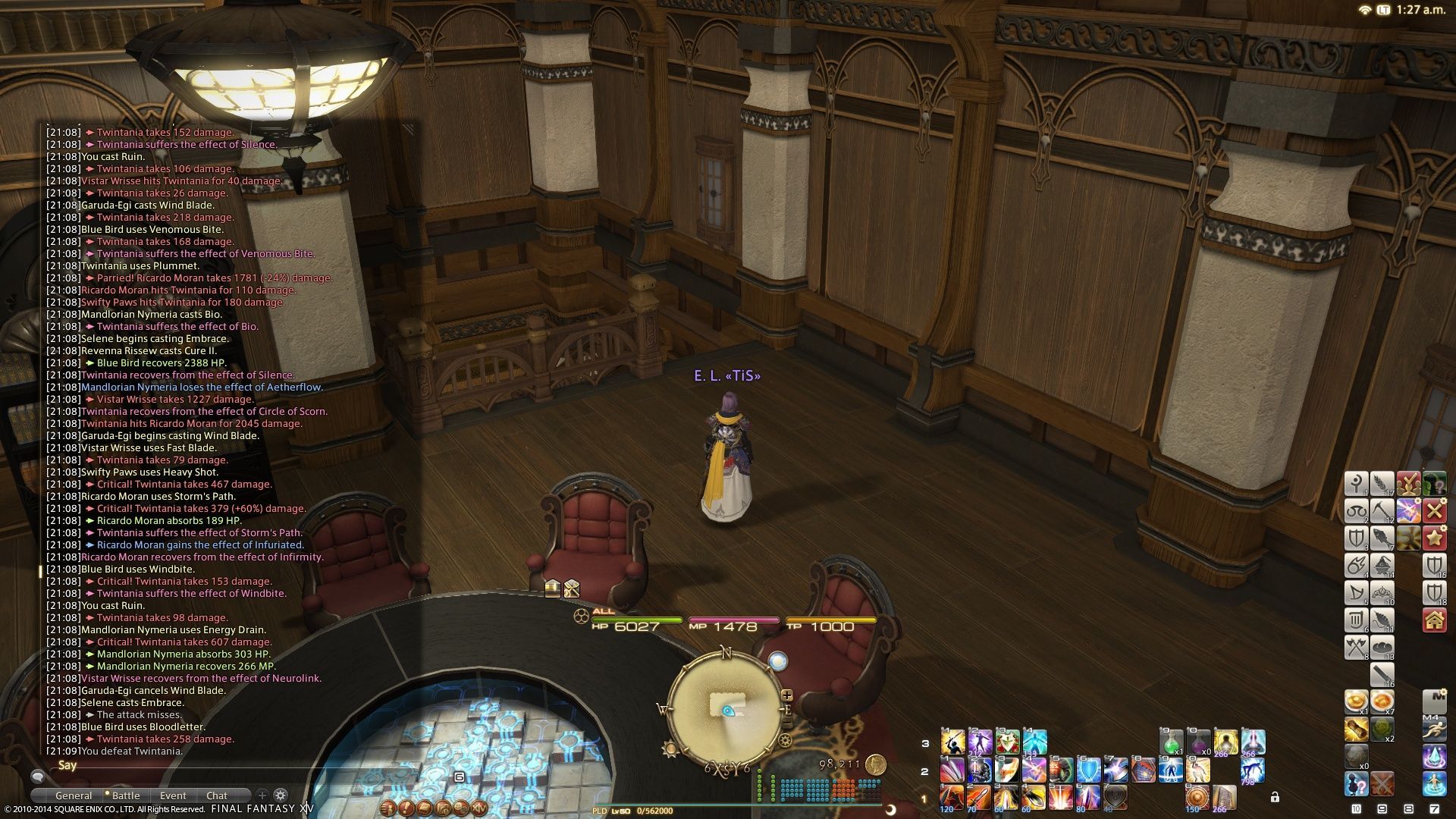Open chat log settings gear

click(281, 795)
